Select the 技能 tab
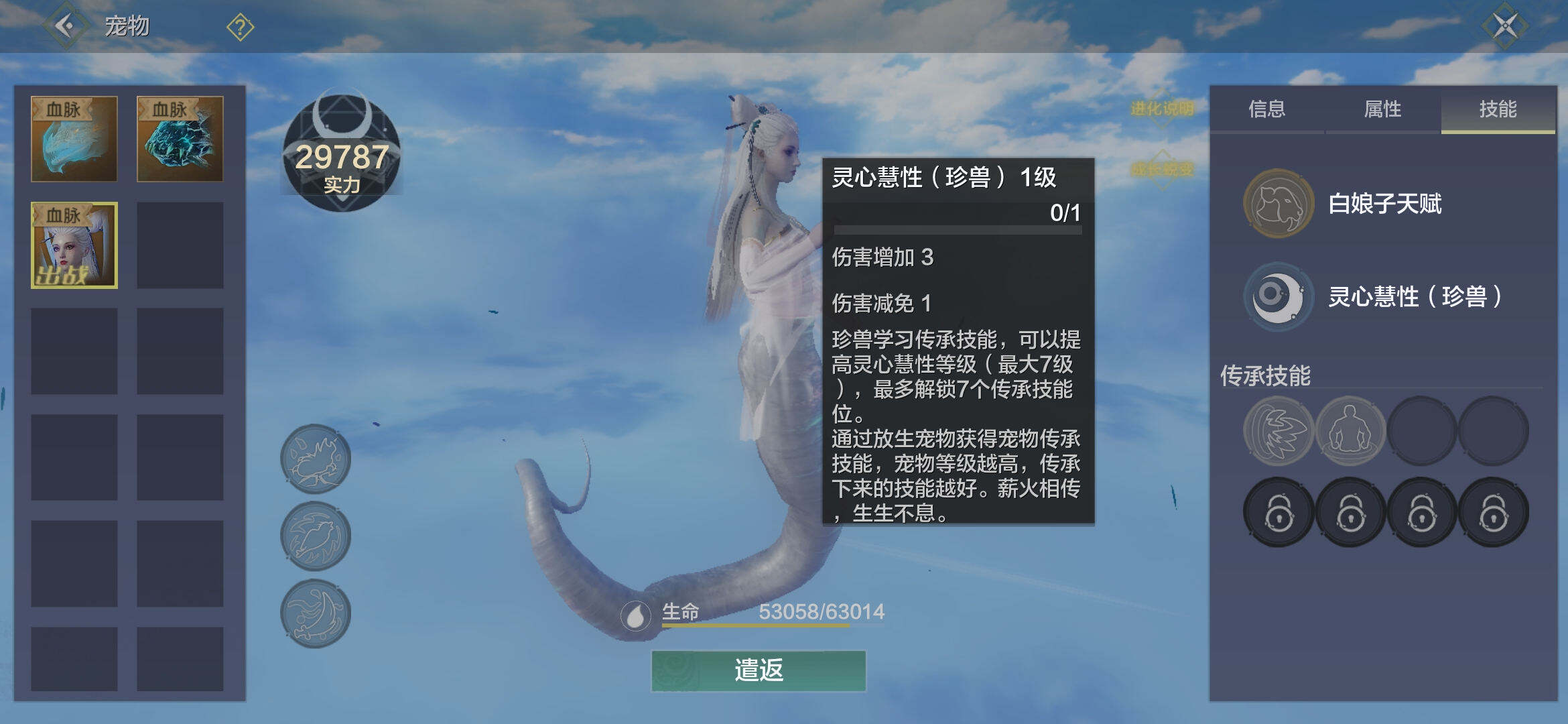 coord(1498,109)
